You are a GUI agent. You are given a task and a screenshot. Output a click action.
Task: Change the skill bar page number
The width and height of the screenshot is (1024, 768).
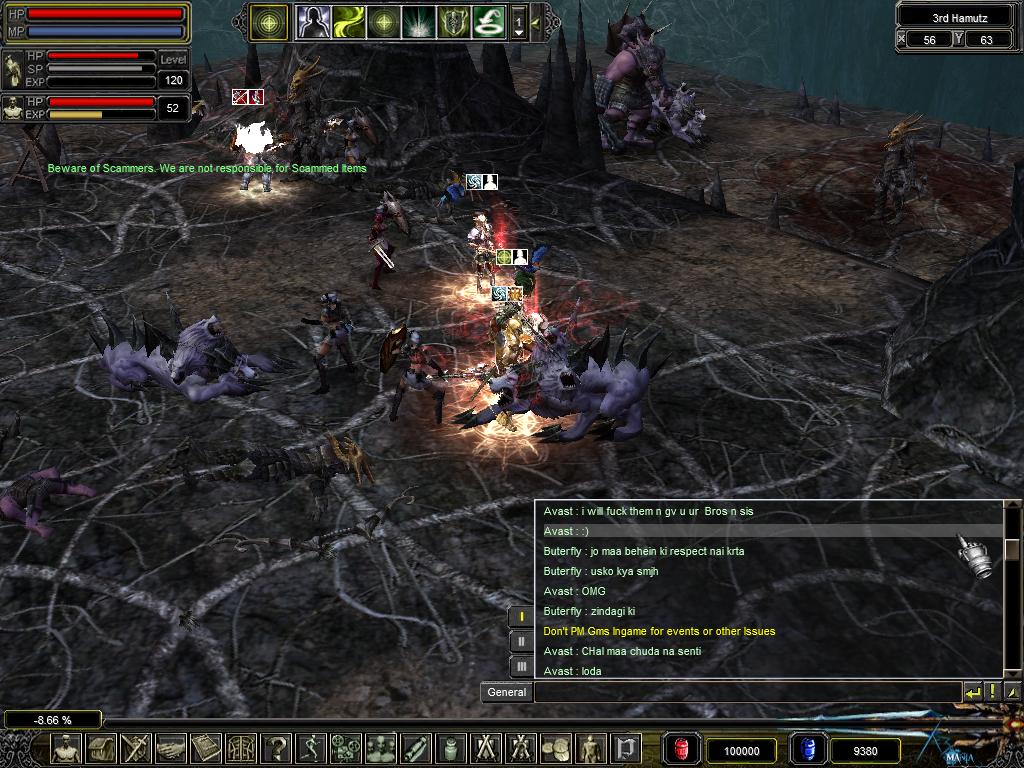coord(518,21)
